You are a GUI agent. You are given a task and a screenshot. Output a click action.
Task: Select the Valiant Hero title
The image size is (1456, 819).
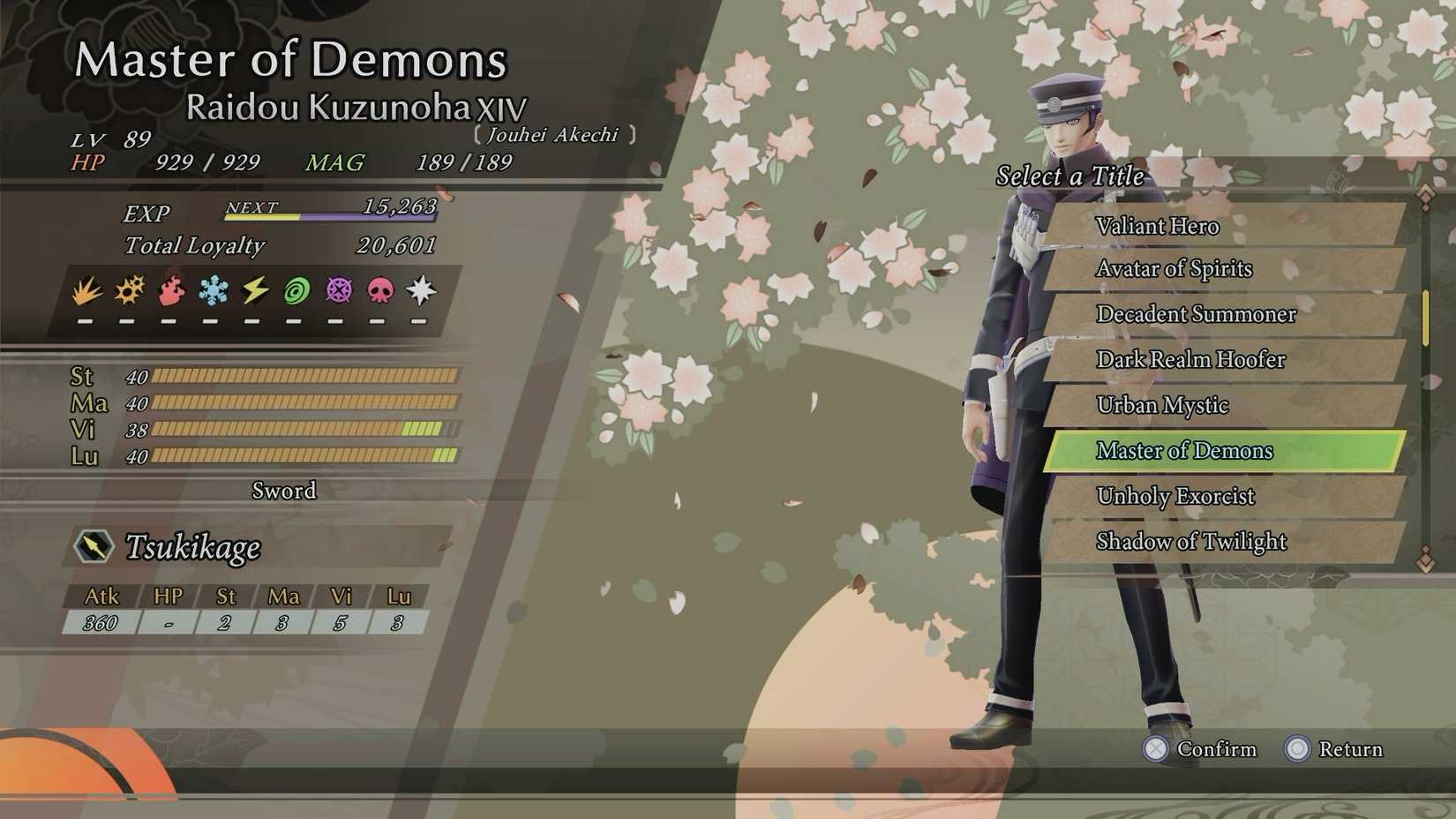pyautogui.click(x=1158, y=226)
